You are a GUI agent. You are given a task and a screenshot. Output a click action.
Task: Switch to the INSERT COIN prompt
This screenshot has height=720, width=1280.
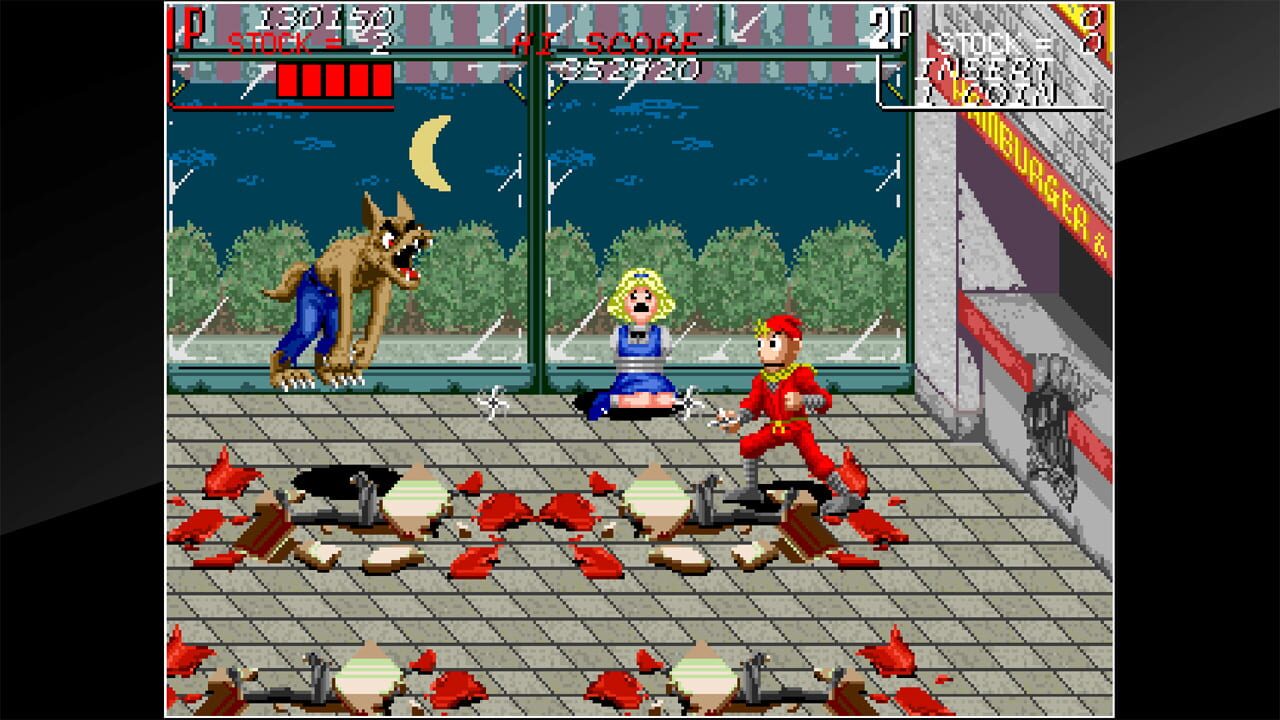pos(990,78)
